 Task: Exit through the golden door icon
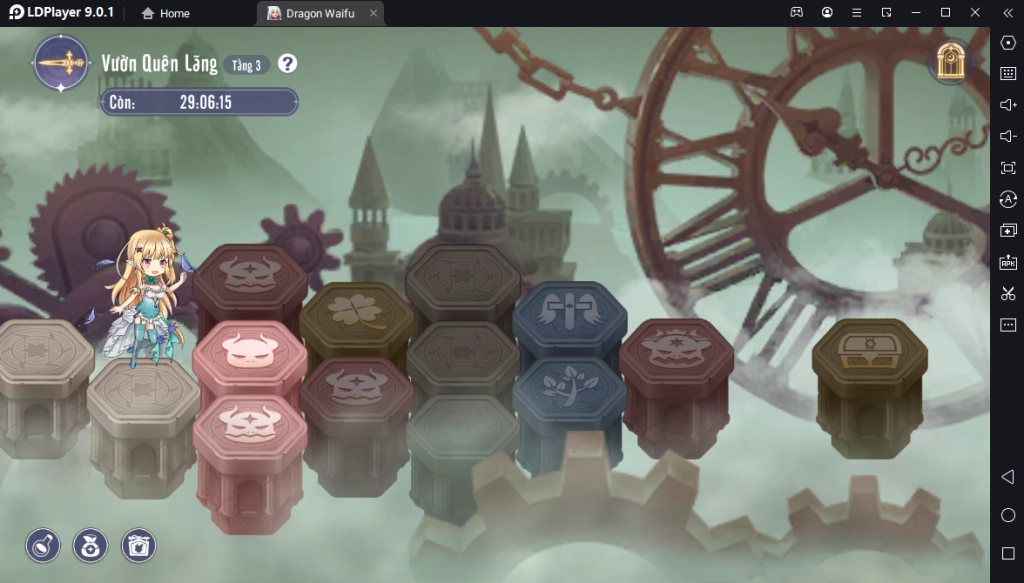point(950,62)
